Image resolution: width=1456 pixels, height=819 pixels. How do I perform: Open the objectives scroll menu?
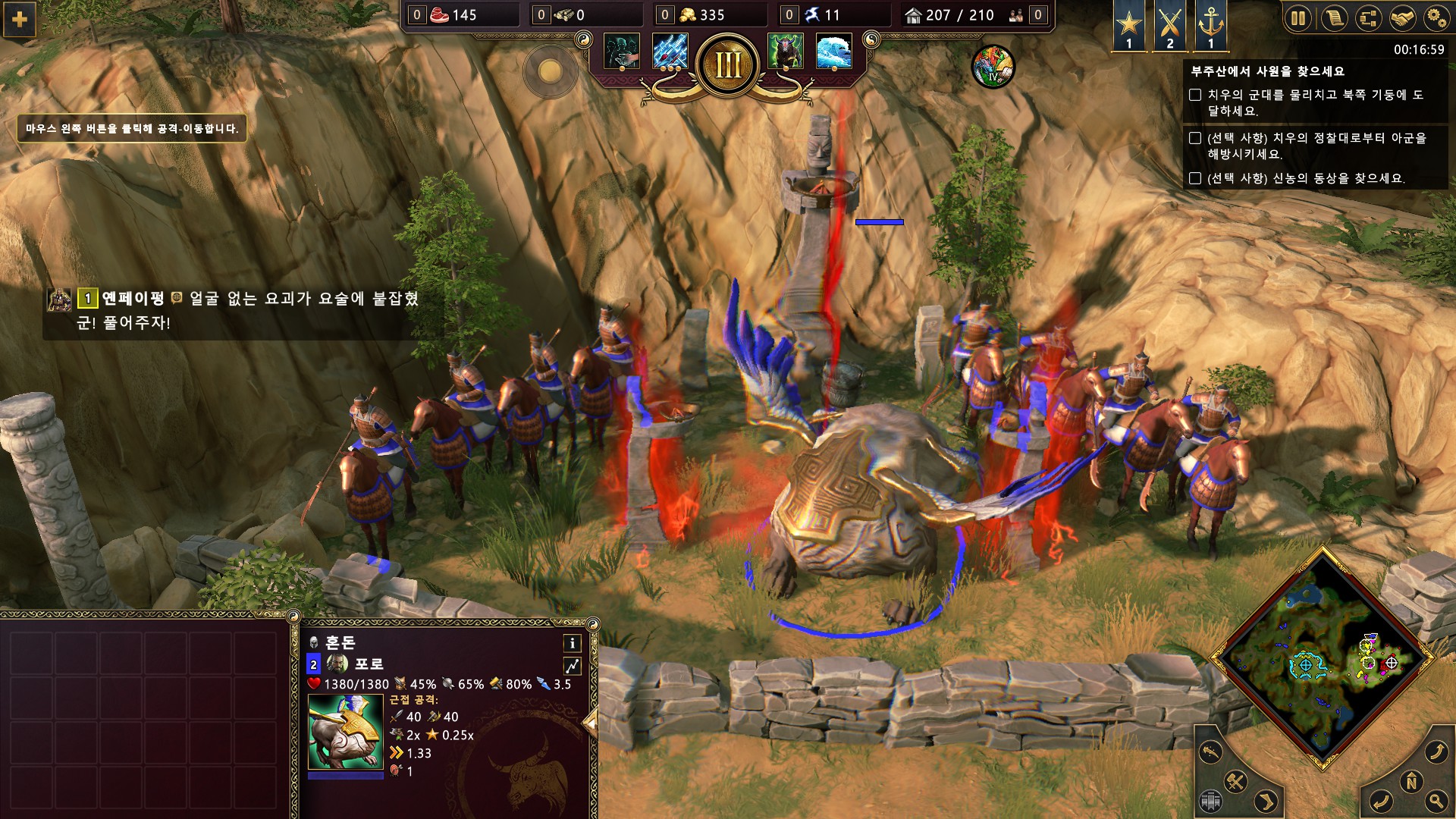[x=1333, y=18]
